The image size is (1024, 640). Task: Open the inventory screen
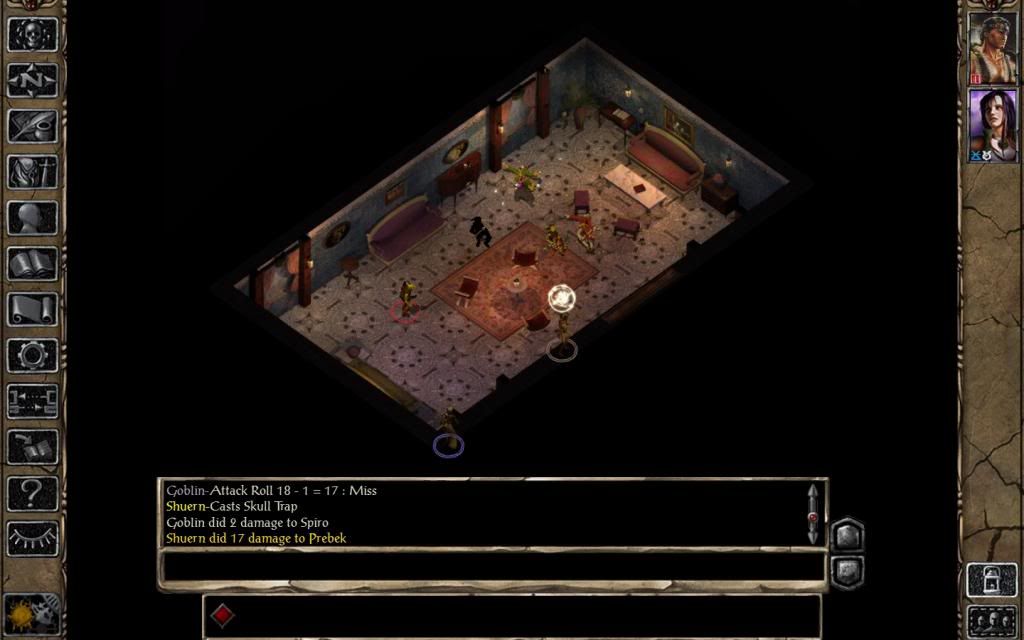33,171
